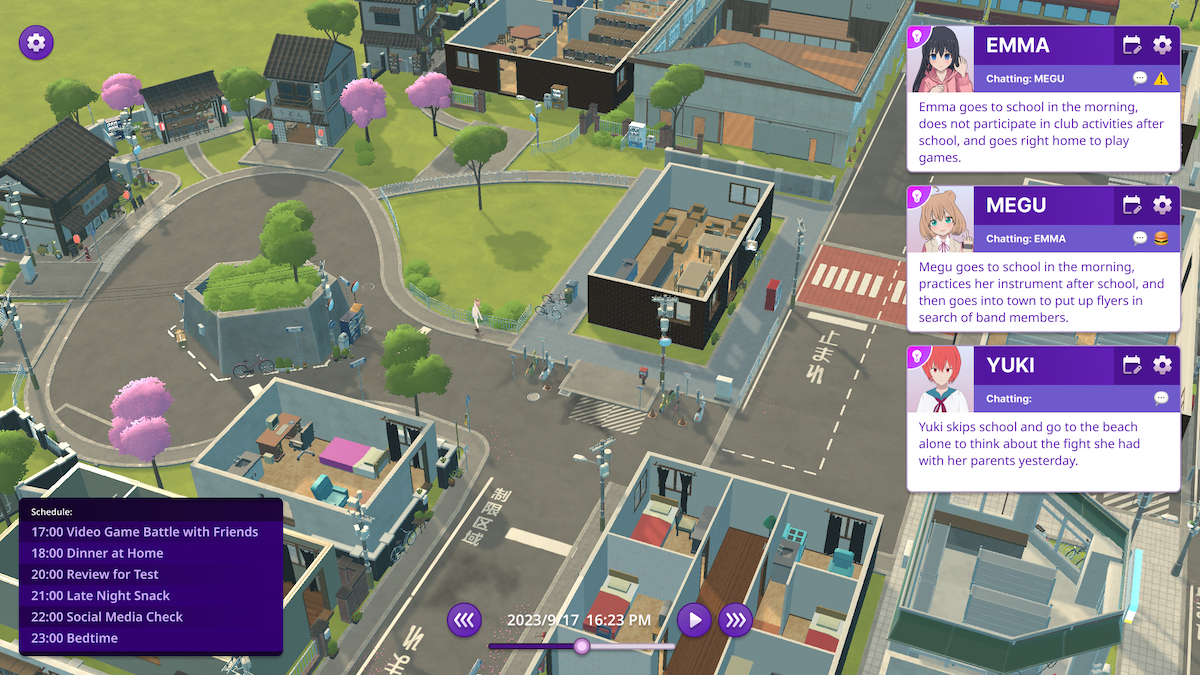The width and height of the screenshot is (1200, 675).
Task: Open Emma's gear settings
Action: tap(1162, 45)
